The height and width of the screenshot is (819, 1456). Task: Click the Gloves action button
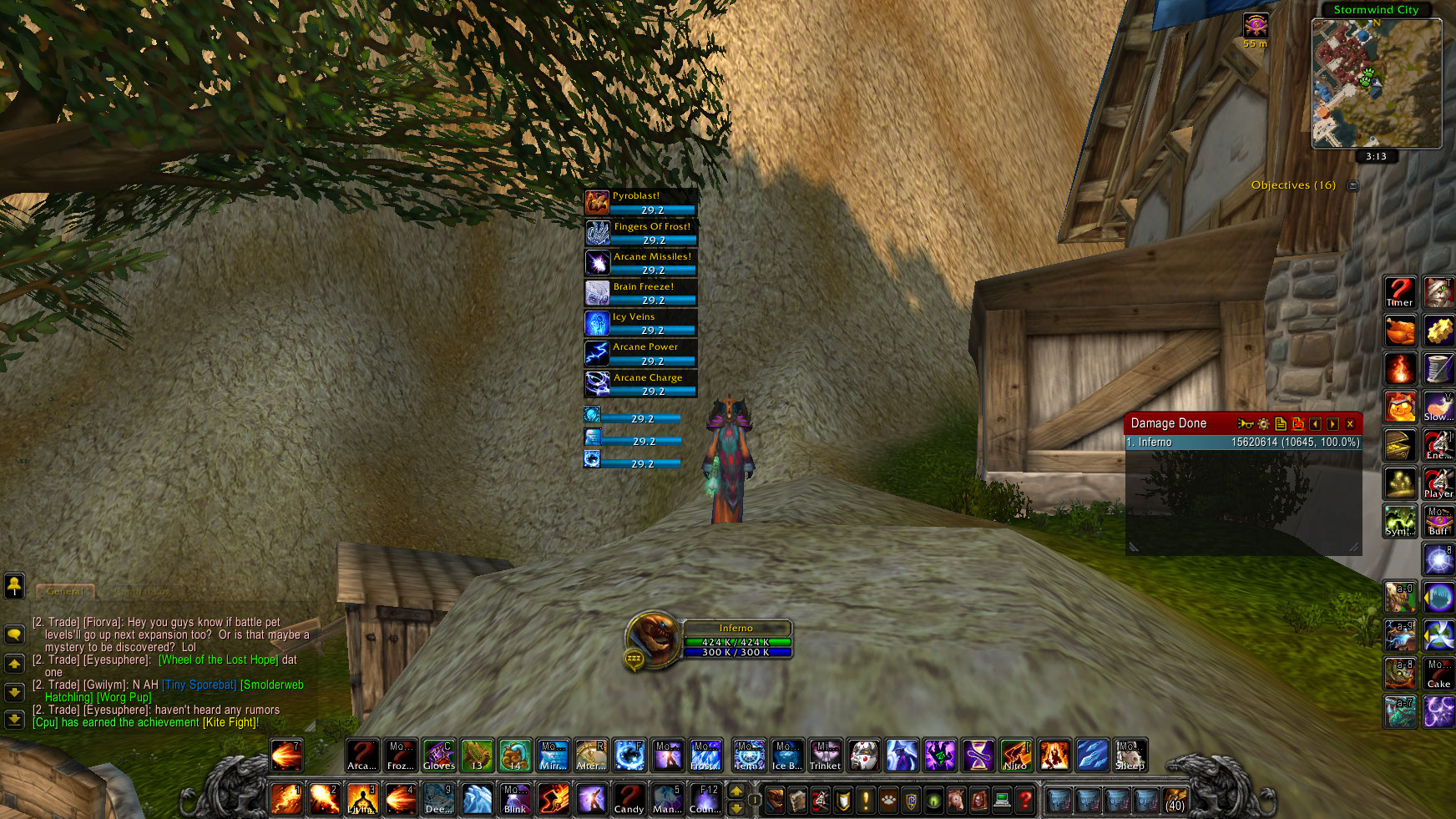pyautogui.click(x=439, y=756)
